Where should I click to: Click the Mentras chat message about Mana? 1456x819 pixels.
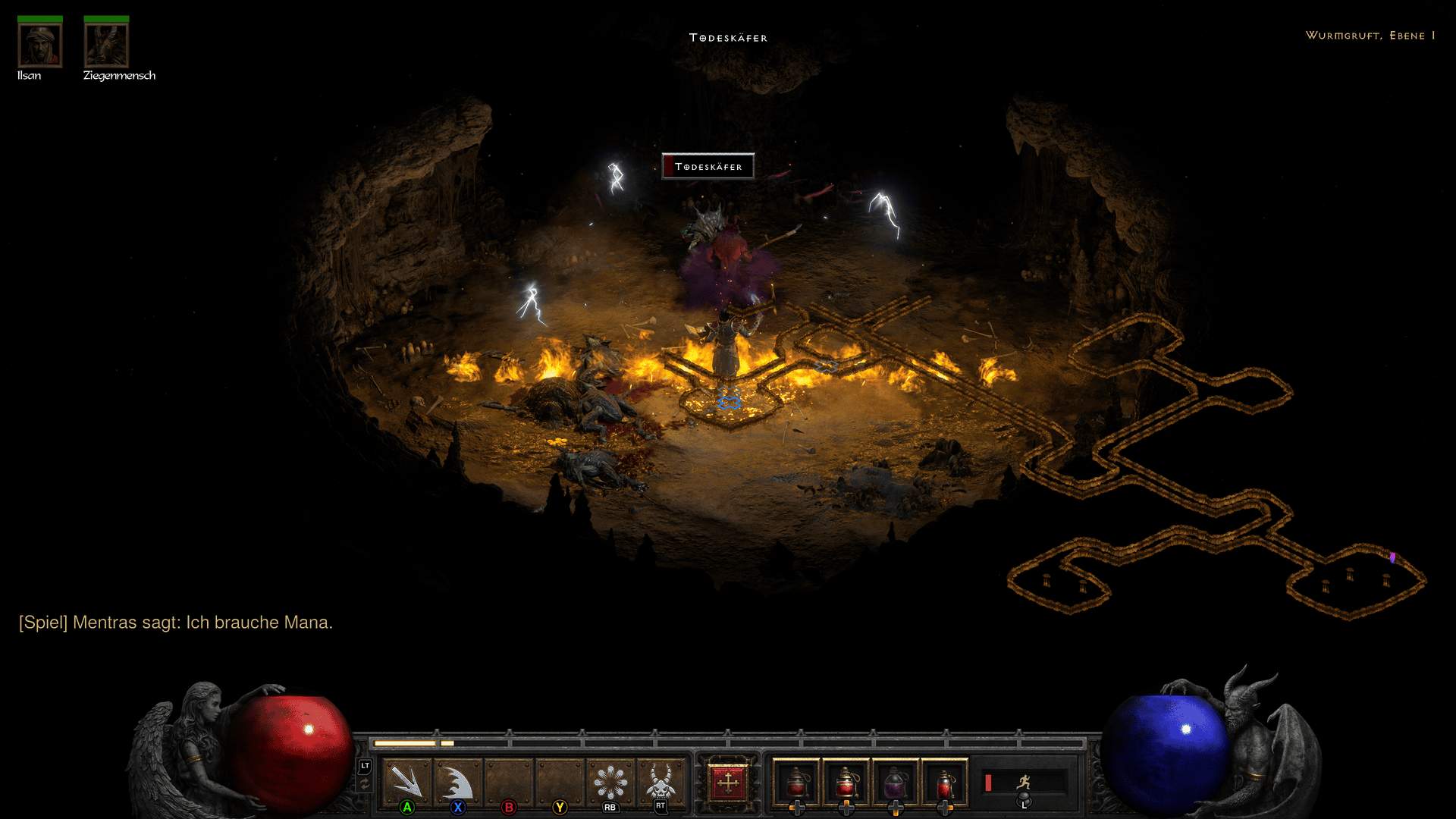click(175, 623)
